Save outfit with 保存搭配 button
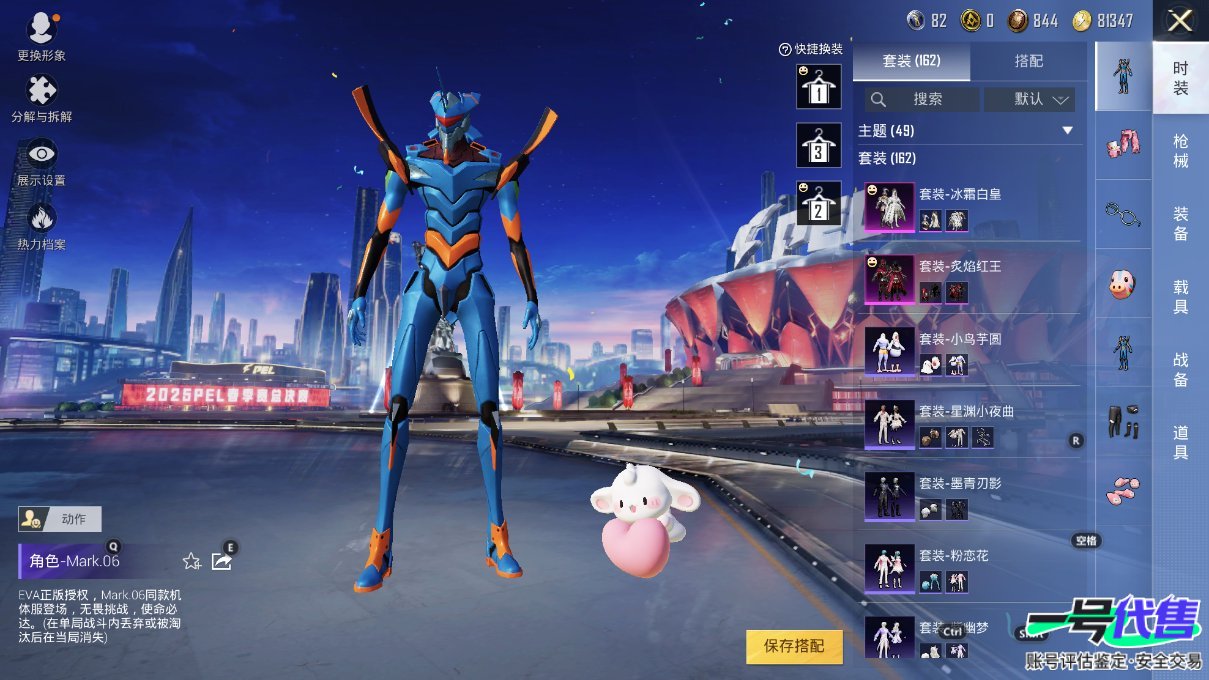 coord(794,646)
